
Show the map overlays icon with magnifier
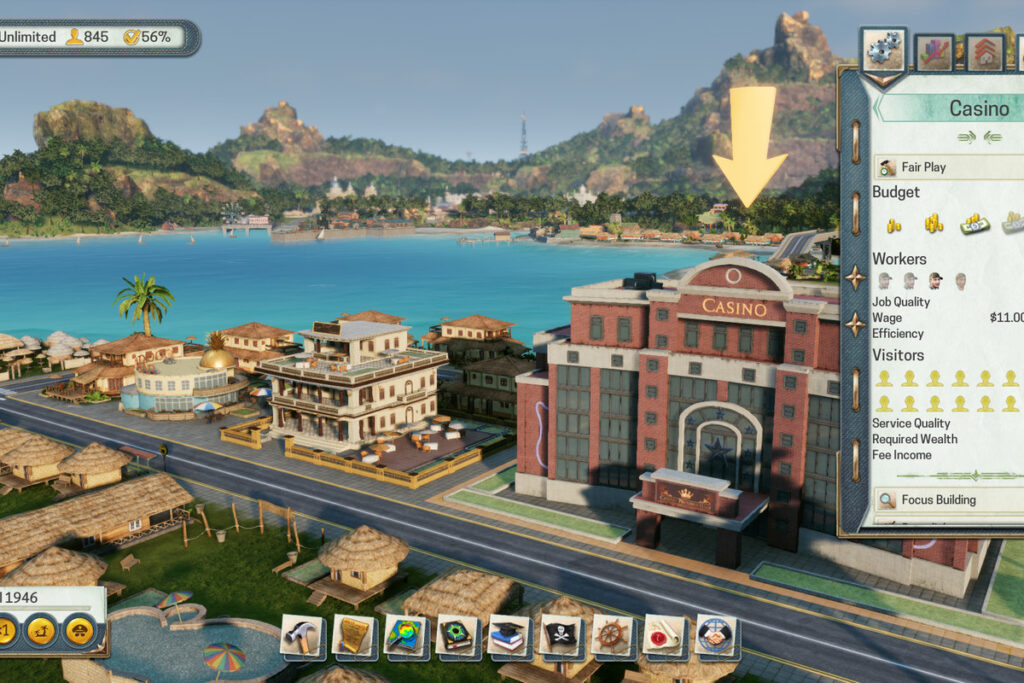405,634
